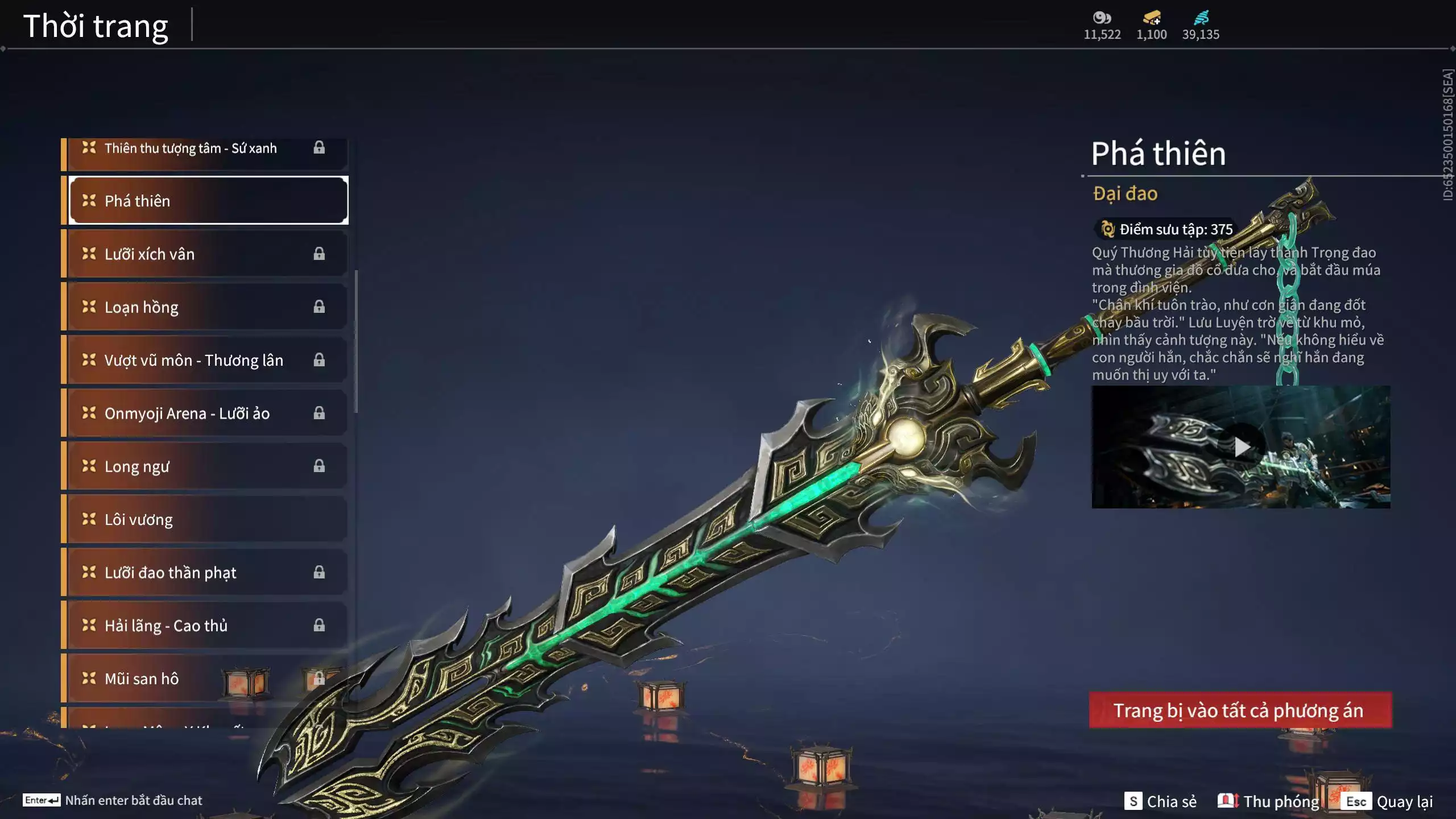Screen dimensions: 1456x819
Task: Select Vượt vũ môn - Thương lân skin
Action: 205,360
